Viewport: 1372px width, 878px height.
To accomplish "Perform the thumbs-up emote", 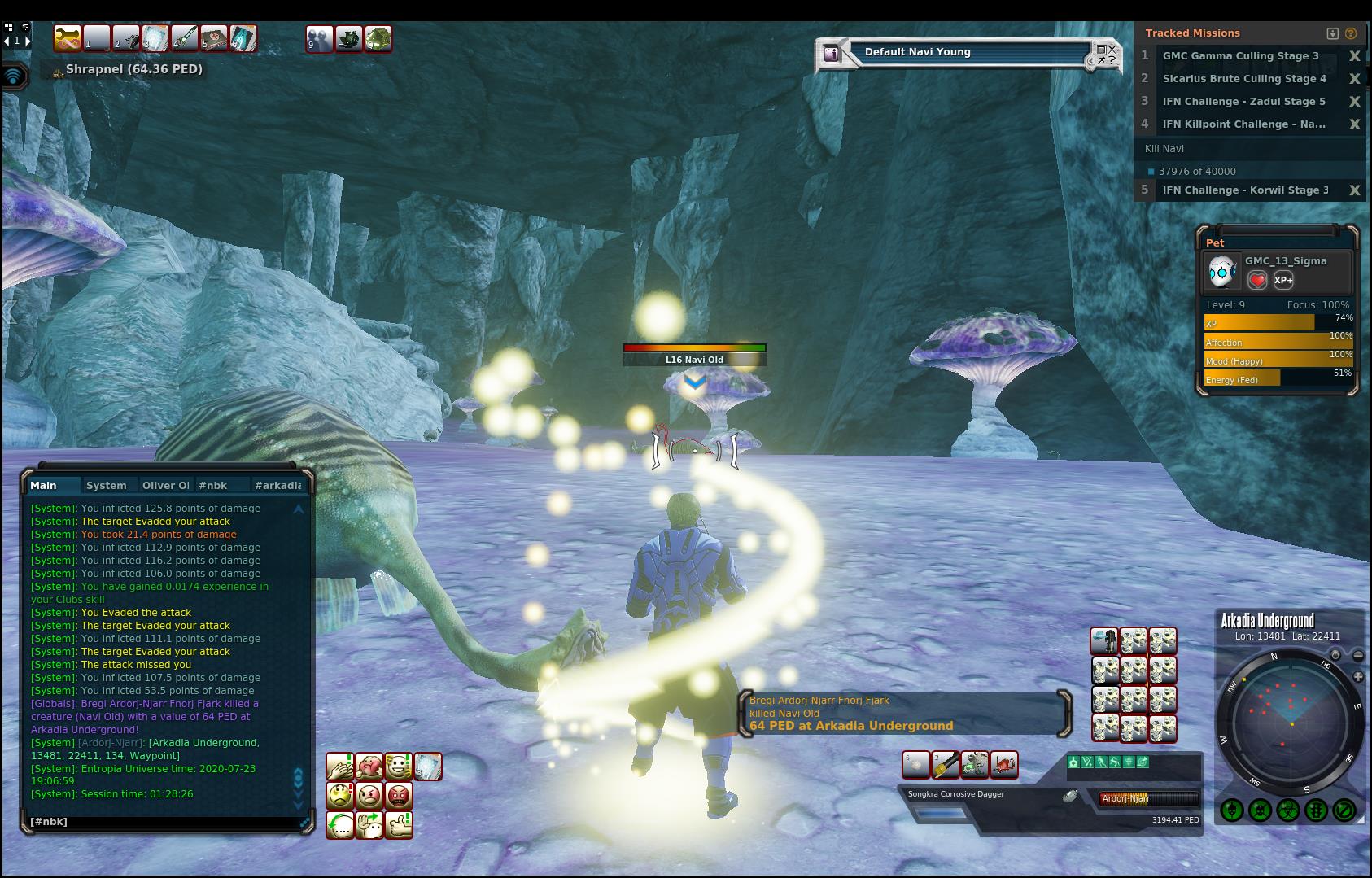I will click(x=398, y=824).
